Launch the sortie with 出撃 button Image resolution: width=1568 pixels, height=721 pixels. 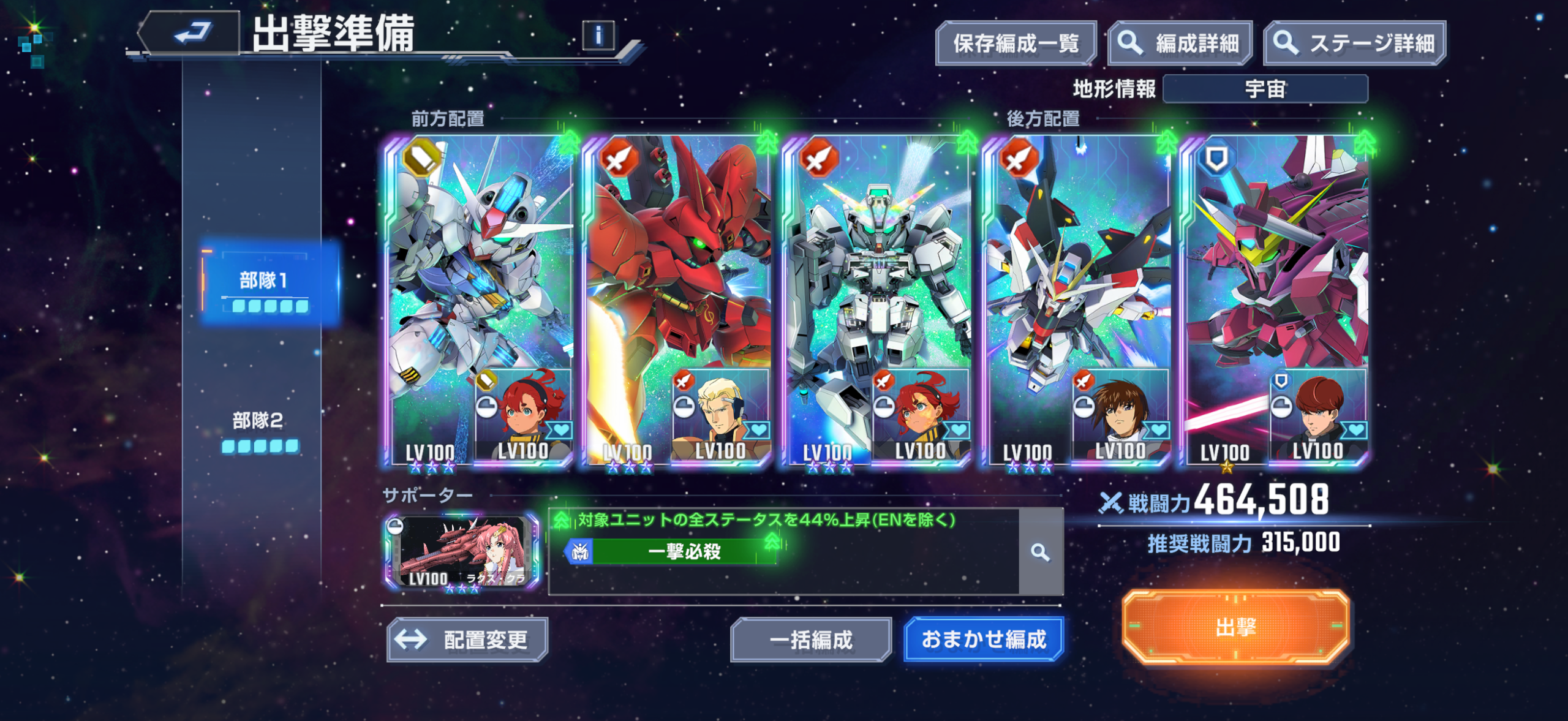click(x=1235, y=627)
